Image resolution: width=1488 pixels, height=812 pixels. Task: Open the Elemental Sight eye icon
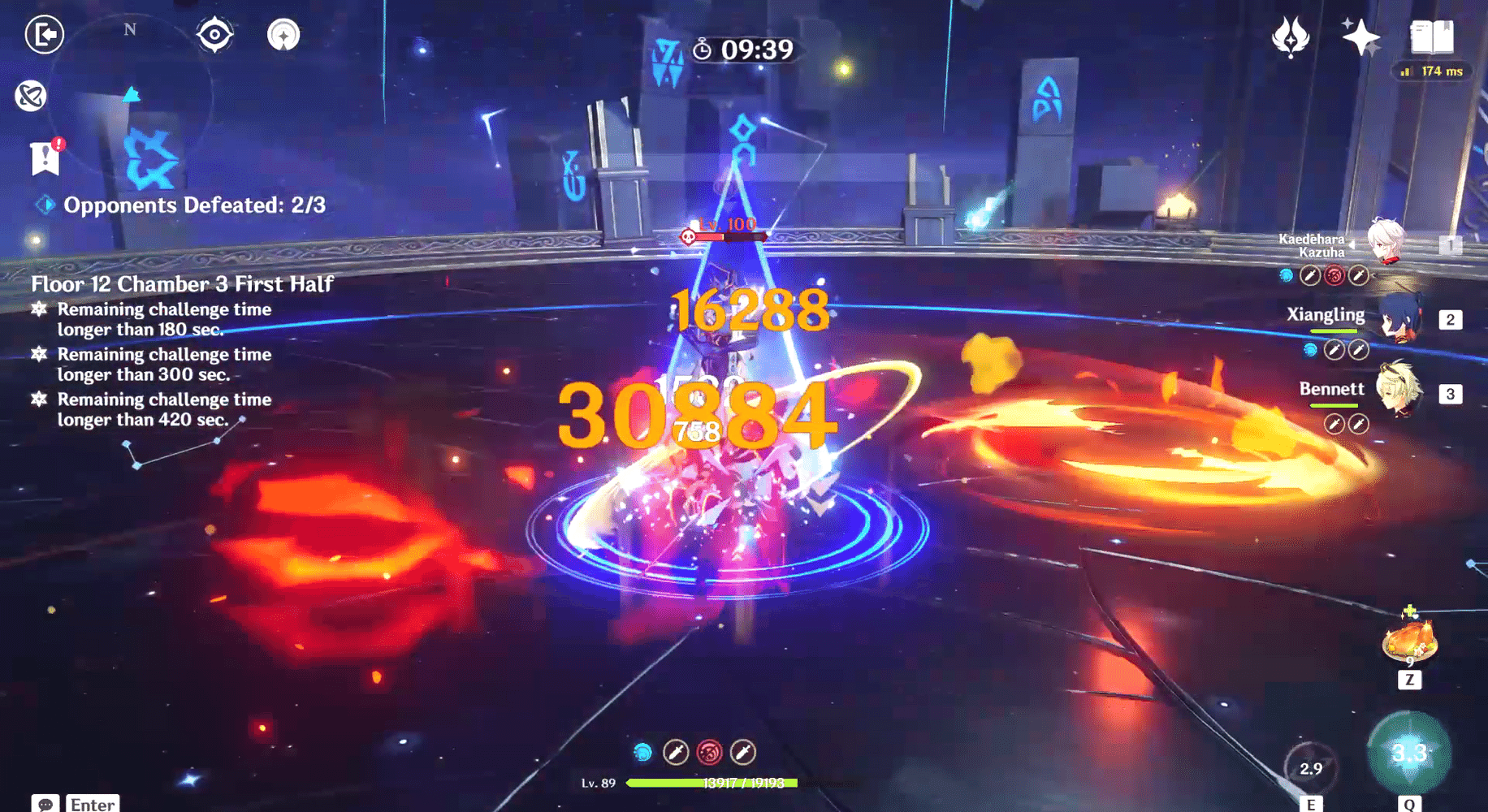point(214,34)
